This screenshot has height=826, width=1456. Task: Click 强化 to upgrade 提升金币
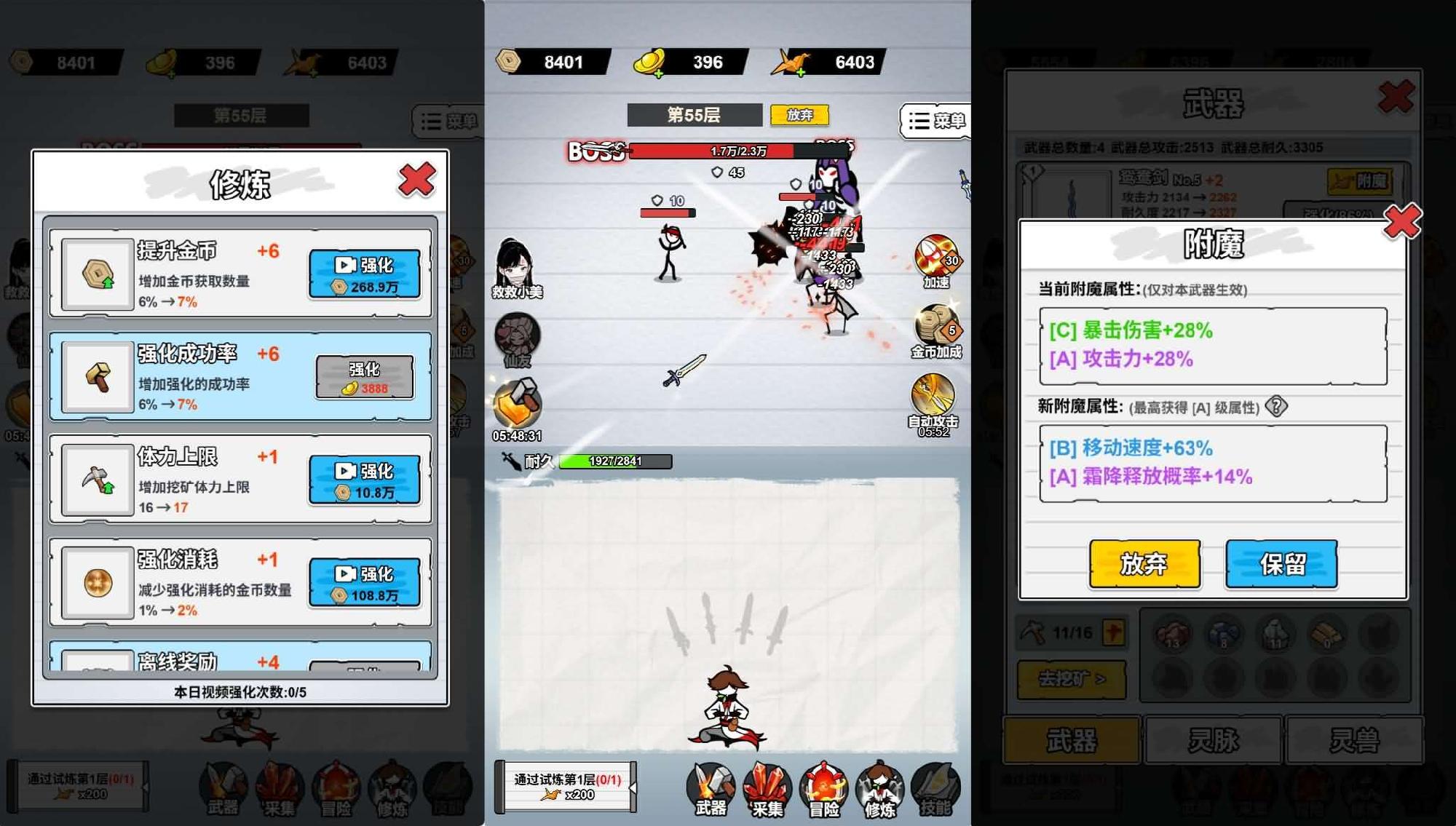[x=366, y=272]
